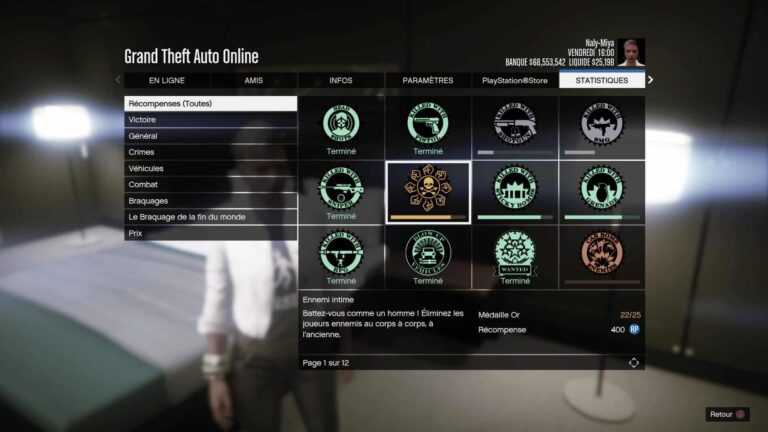Viewport: 768px width, 432px height.
Task: Open the Crimes awards category
Action: coord(210,152)
